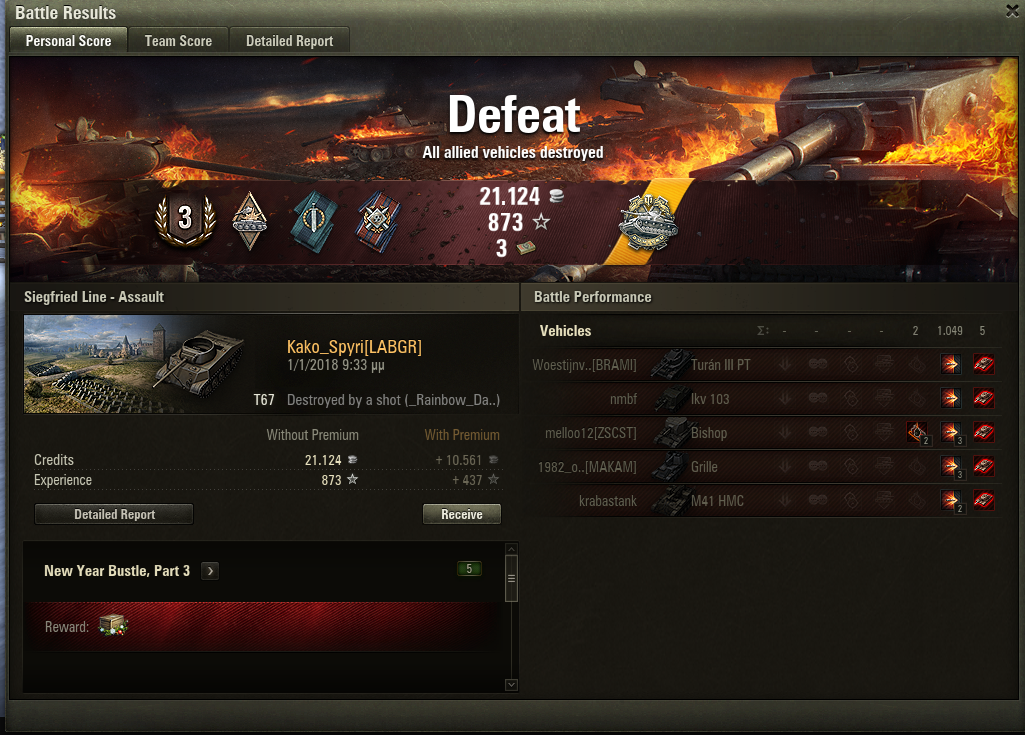1025x735 pixels.
Task: Click the New Year gift box reward
Action: point(113,626)
